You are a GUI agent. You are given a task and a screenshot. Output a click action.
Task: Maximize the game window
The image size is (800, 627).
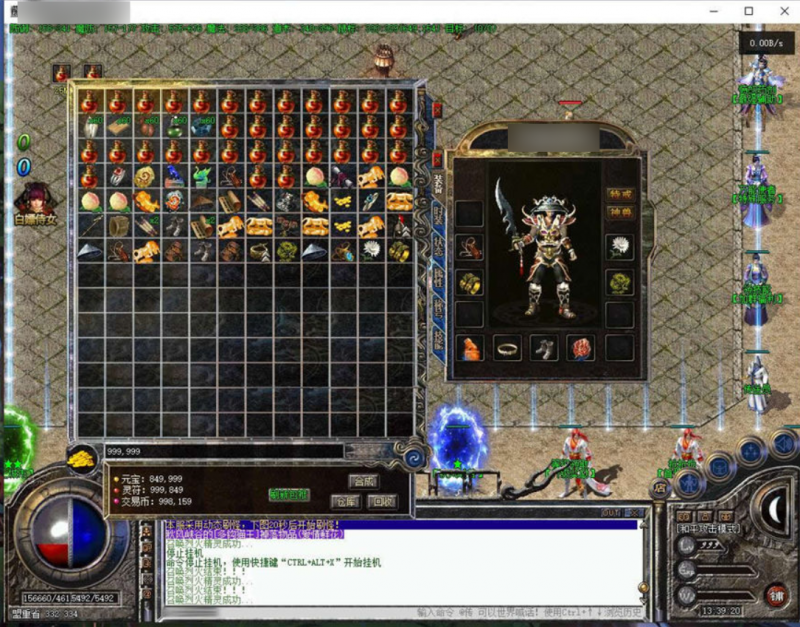(748, 11)
